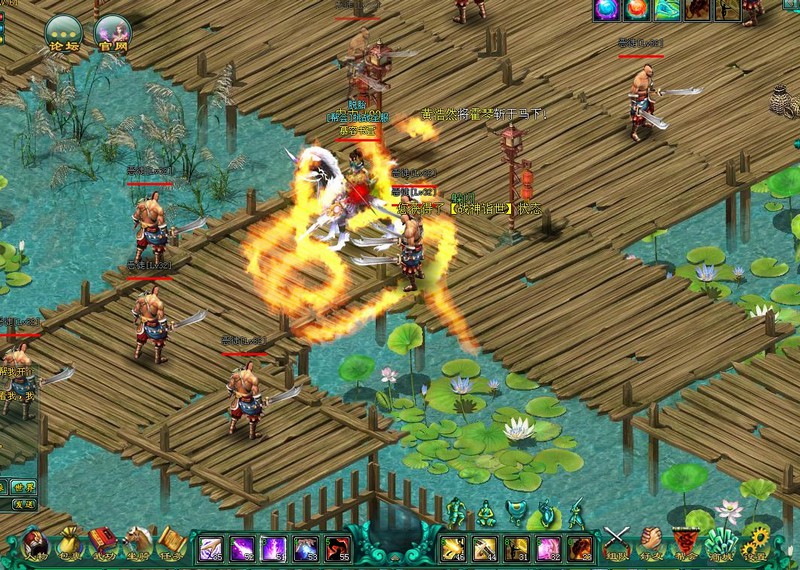Open the 论坛 forum button

point(62,33)
